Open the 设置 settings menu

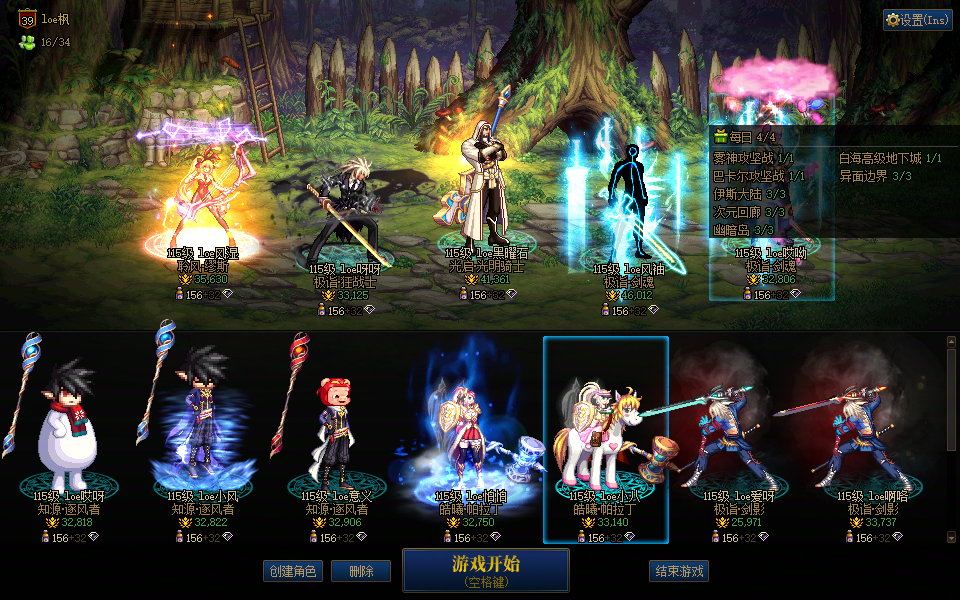coord(917,20)
